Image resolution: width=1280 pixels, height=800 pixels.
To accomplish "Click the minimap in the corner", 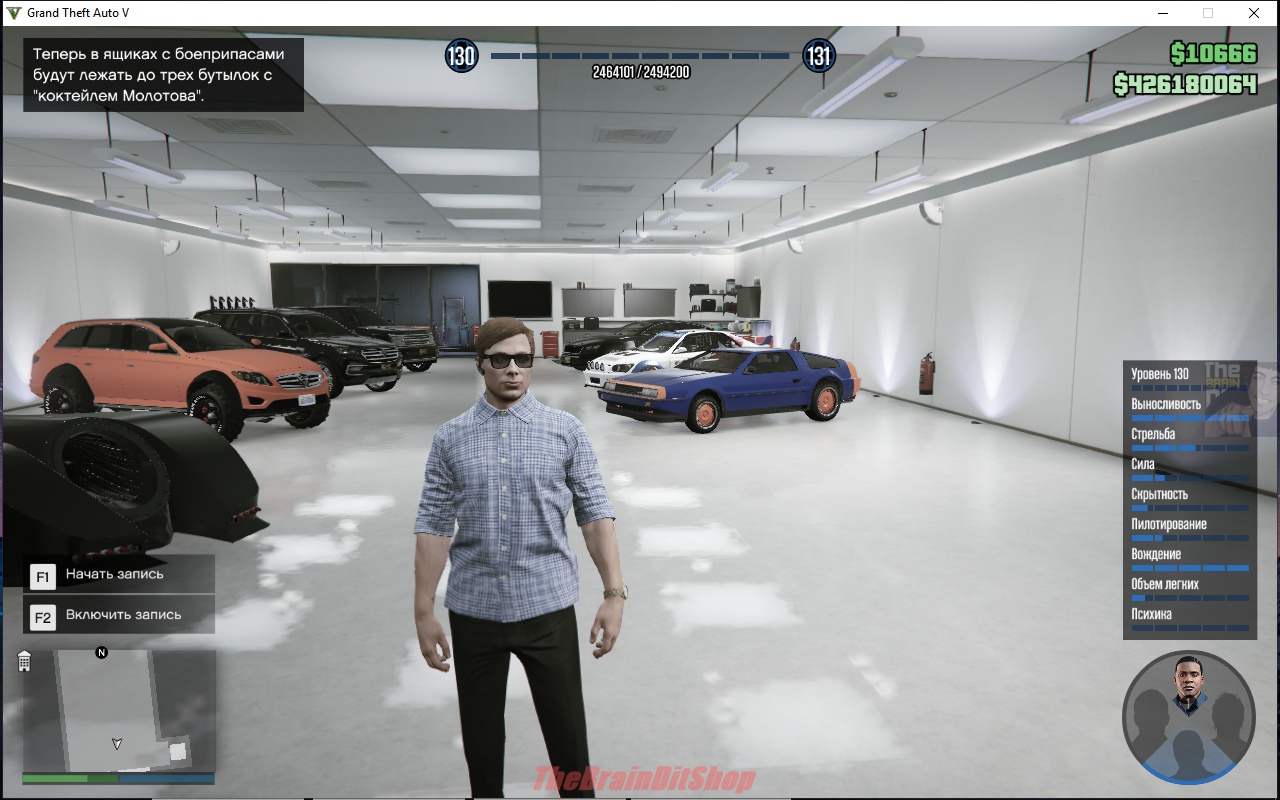I will [x=118, y=710].
